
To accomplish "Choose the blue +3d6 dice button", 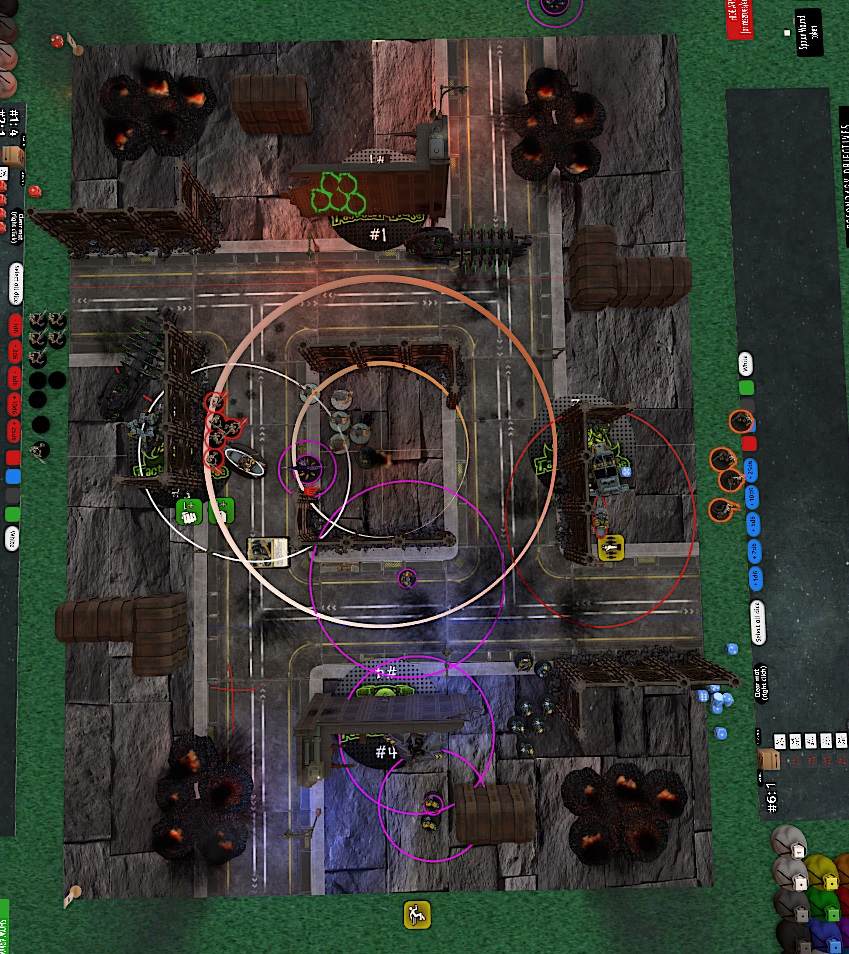I will pos(753,524).
